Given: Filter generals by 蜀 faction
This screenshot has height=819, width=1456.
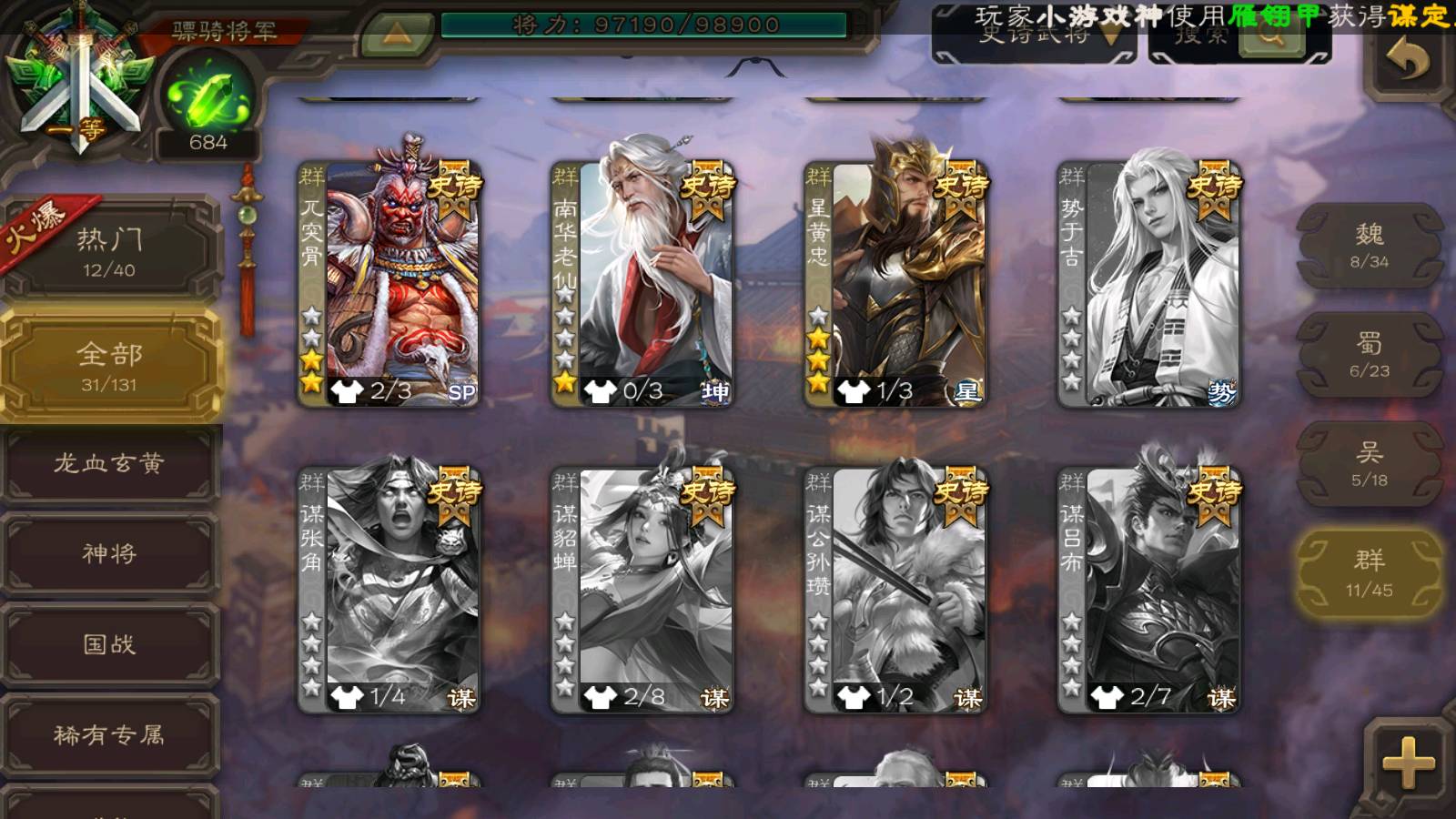Looking at the screenshot, I should pyautogui.click(x=1369, y=355).
